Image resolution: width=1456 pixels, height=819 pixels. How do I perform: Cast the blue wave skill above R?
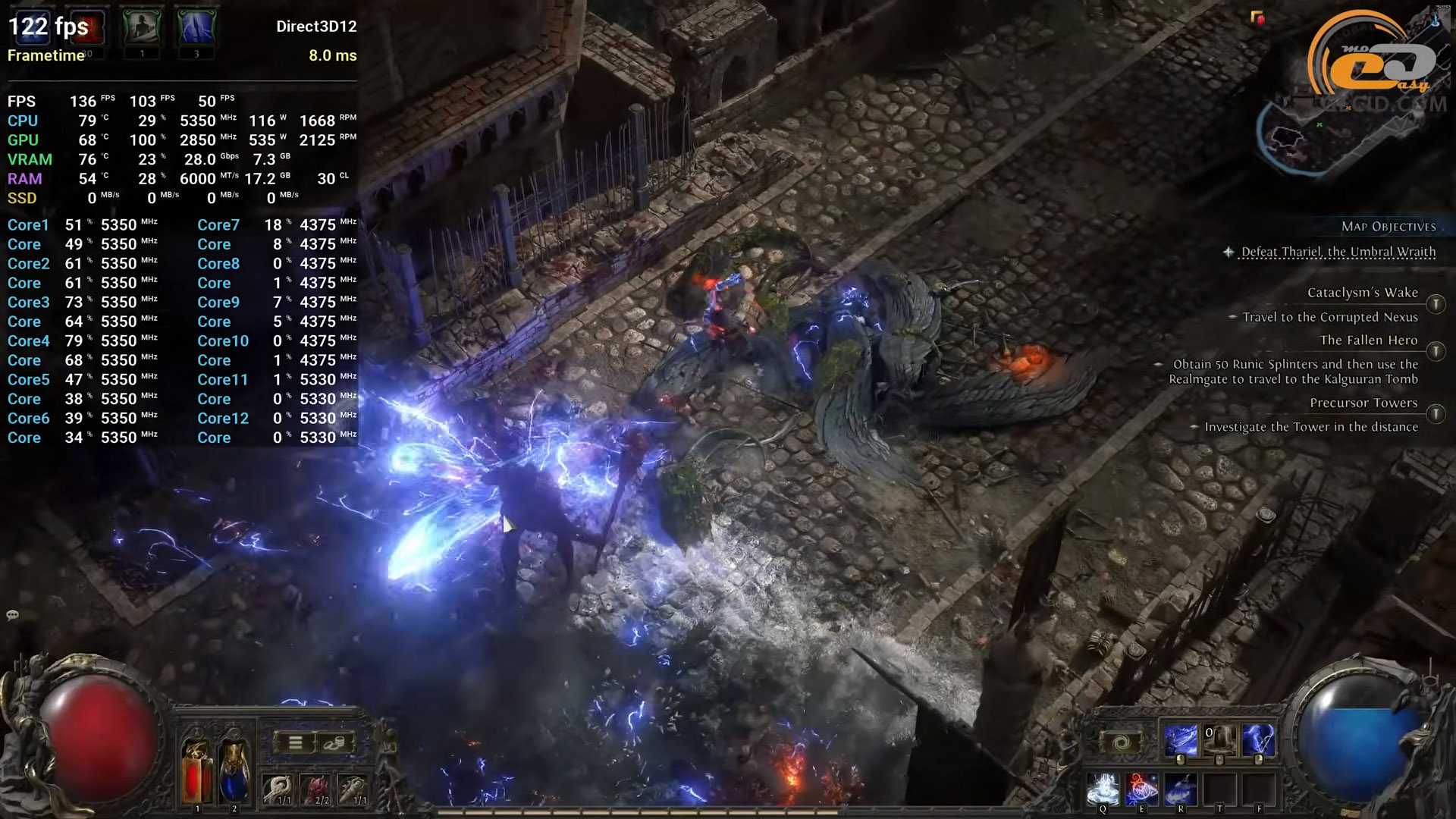click(x=1181, y=789)
